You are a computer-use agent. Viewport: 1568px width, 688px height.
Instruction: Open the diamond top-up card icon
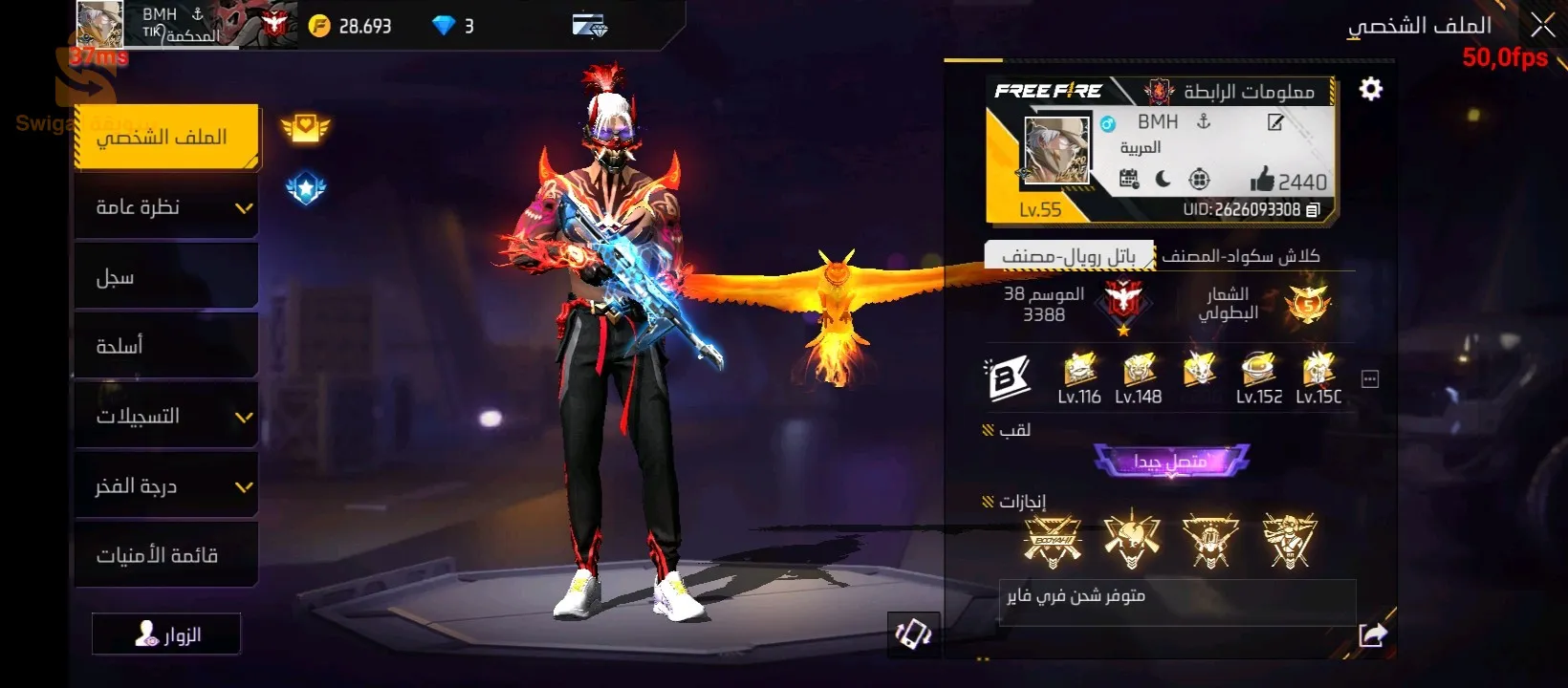[590, 26]
